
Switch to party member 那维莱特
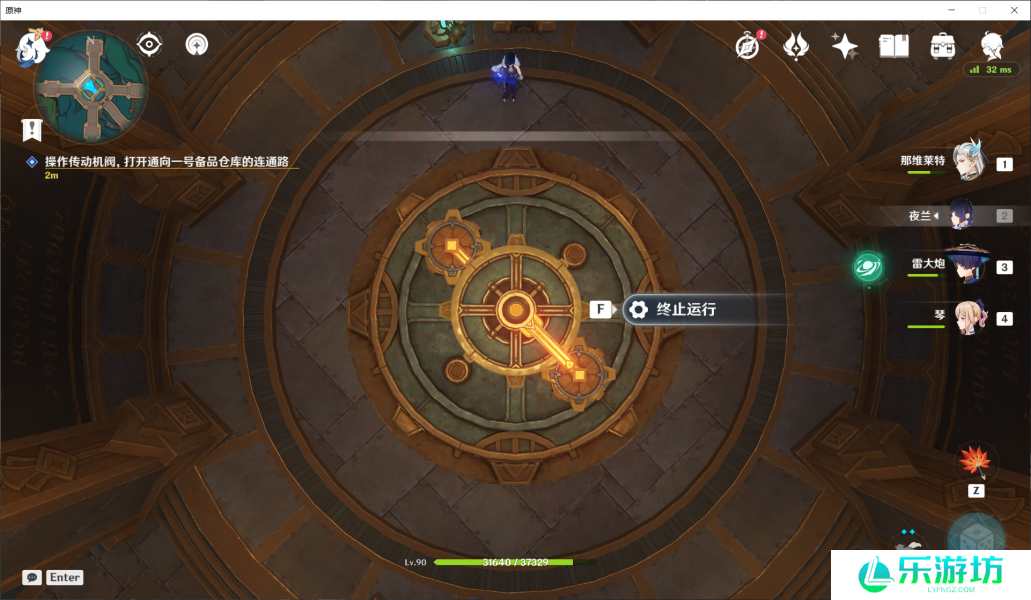tap(968, 162)
